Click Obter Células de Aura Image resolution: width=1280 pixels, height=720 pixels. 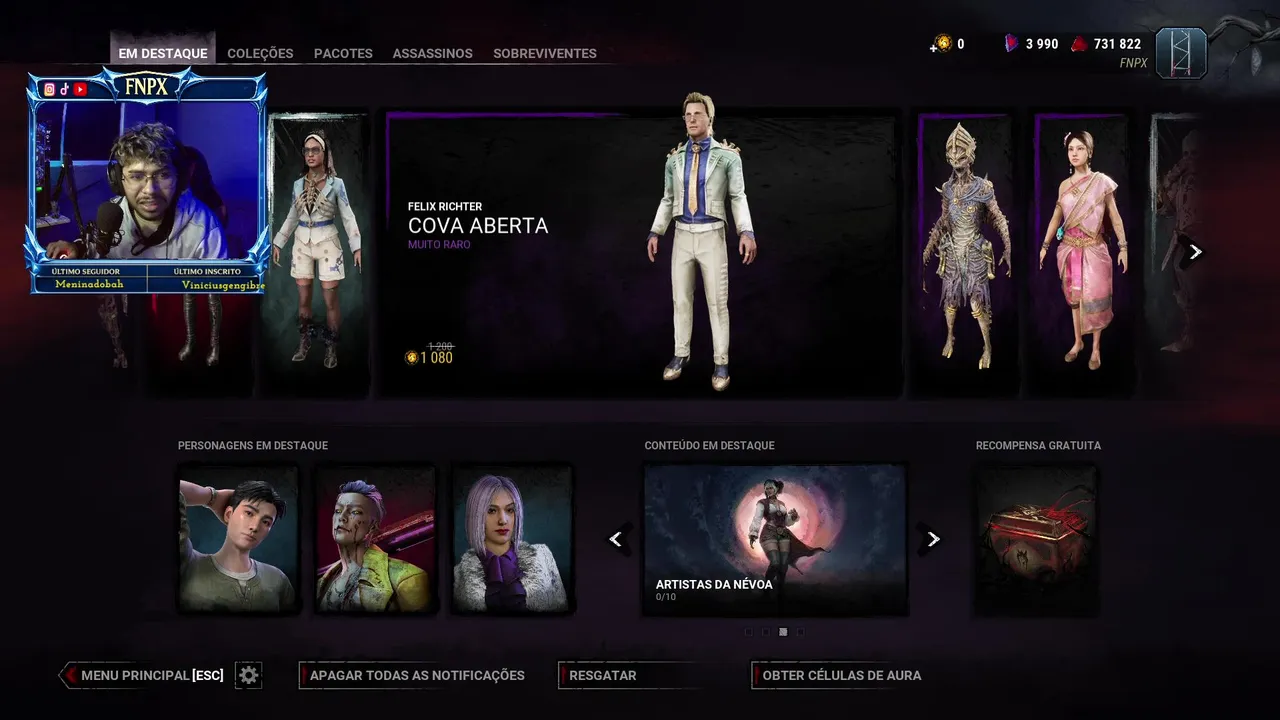(x=841, y=675)
